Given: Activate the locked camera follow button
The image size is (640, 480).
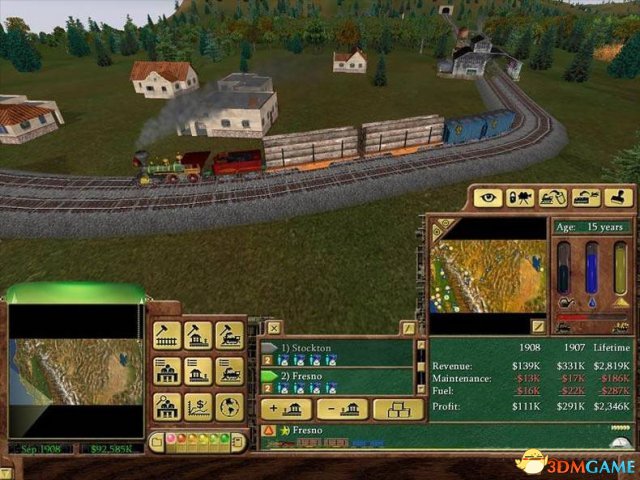Looking at the screenshot, I should pyautogui.click(x=520, y=198).
